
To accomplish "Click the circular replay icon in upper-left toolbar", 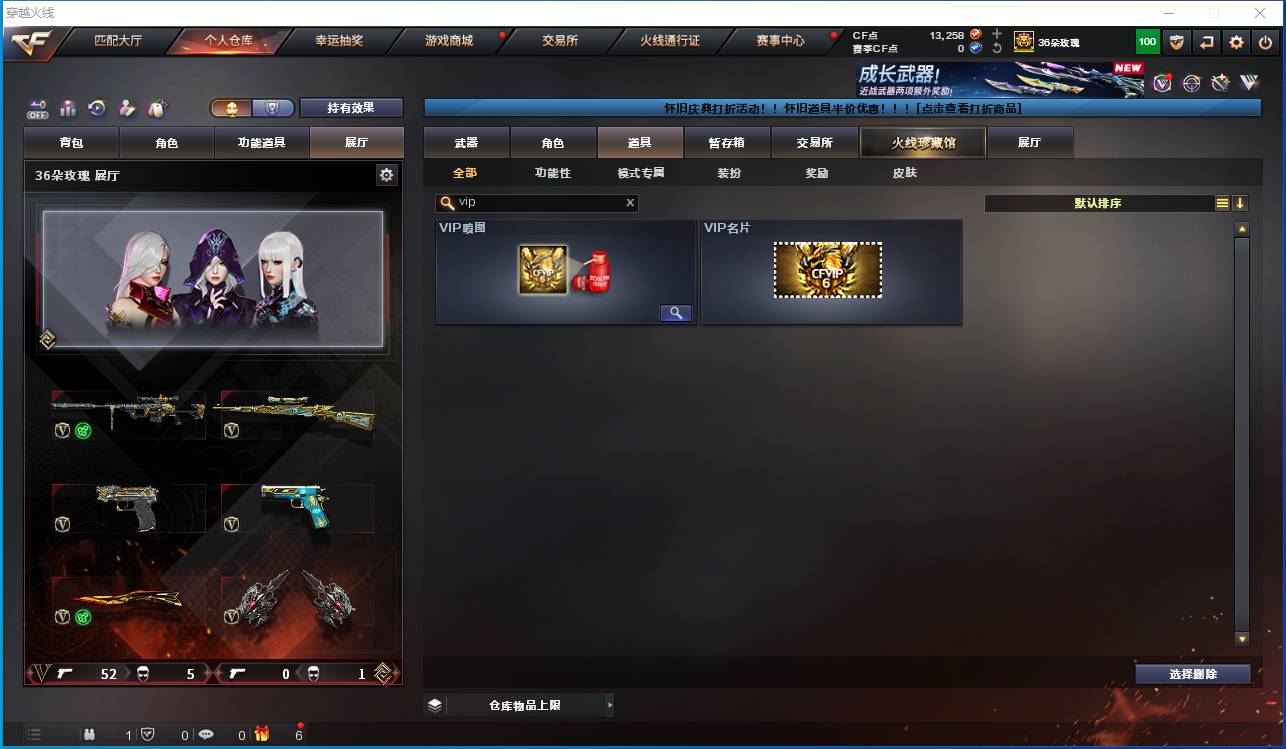I will pyautogui.click(x=95, y=107).
